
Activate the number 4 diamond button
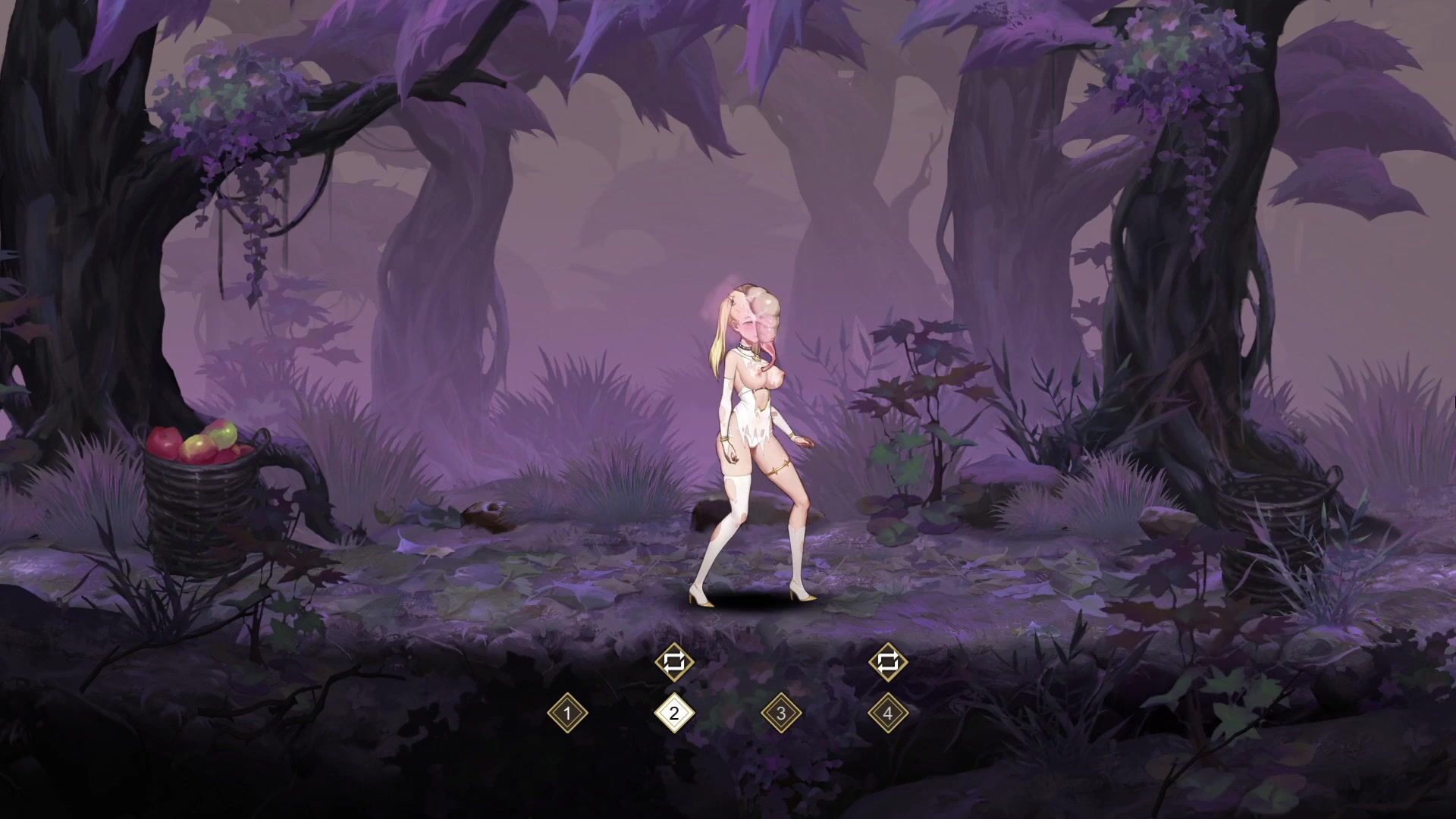pos(887,714)
